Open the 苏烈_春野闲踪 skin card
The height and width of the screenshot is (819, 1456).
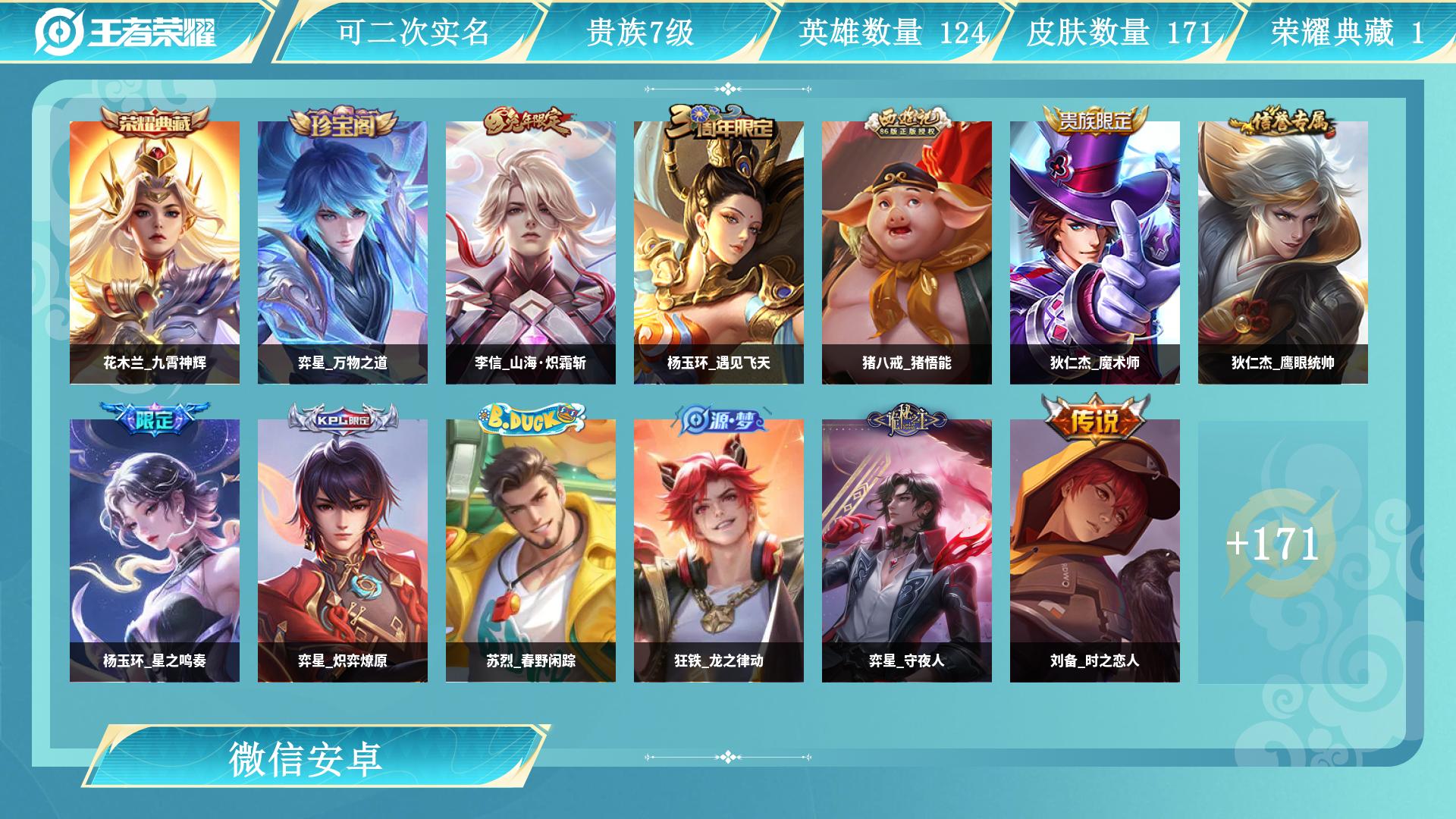[531, 551]
